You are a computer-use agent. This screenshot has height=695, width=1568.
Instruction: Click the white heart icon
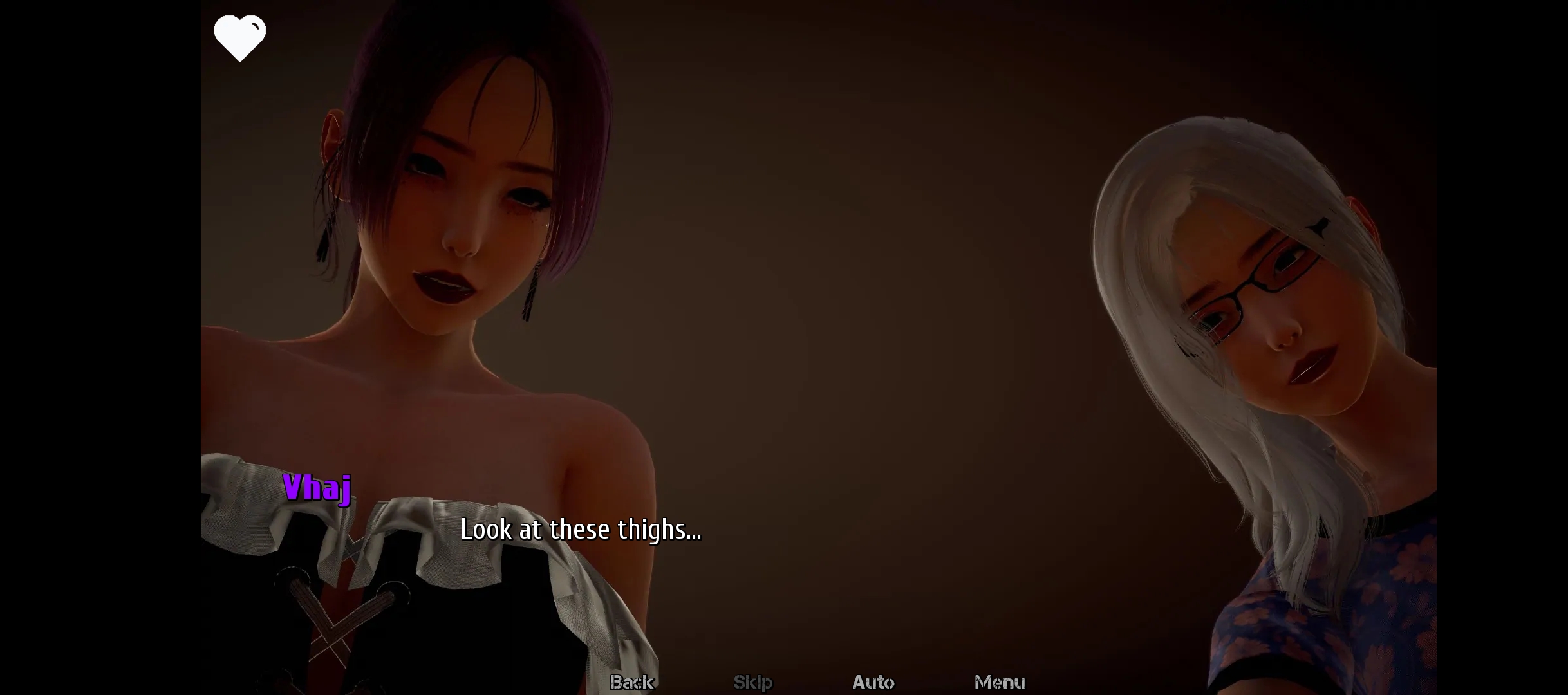pyautogui.click(x=239, y=37)
